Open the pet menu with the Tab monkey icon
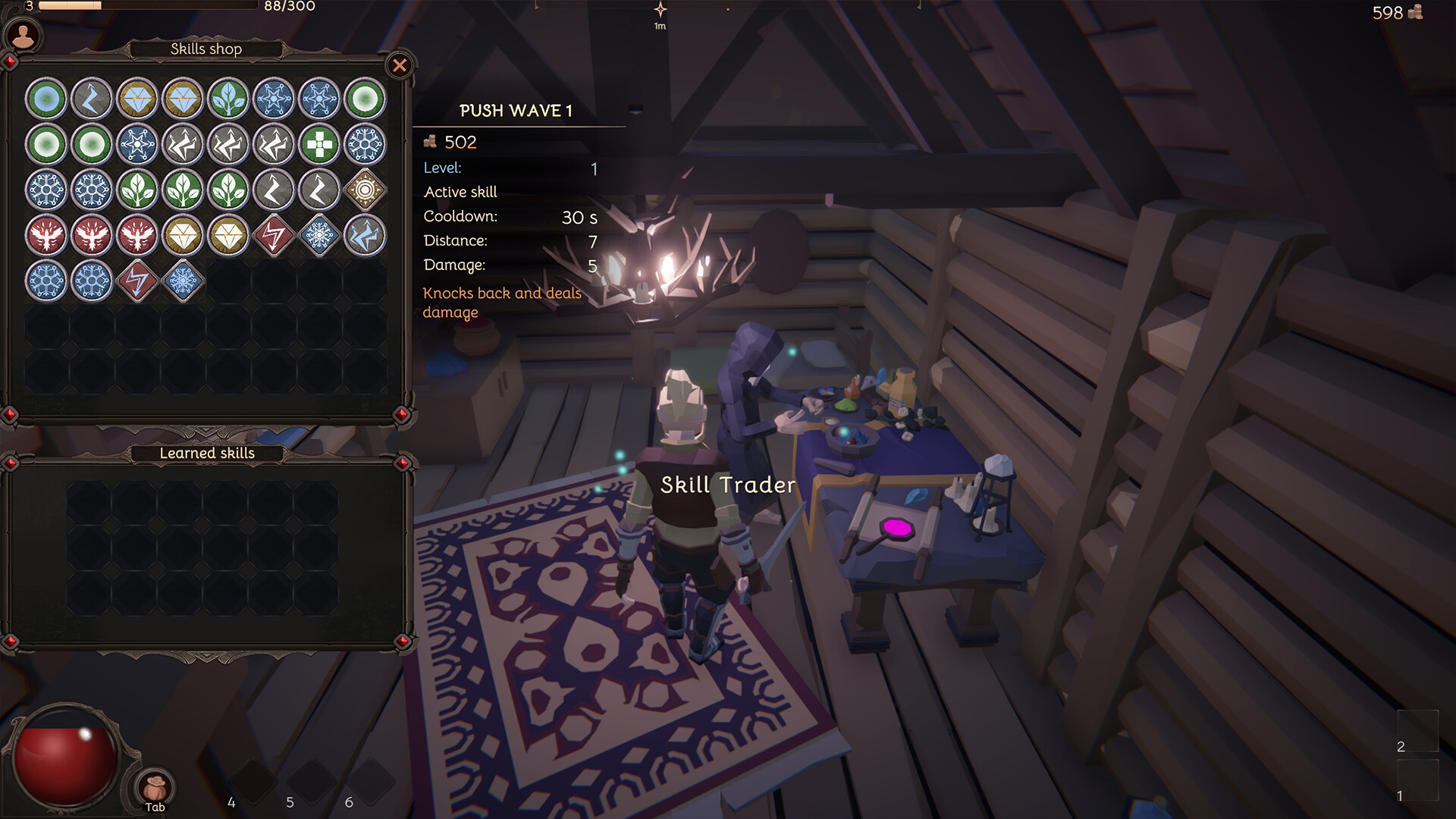This screenshot has height=819, width=1456. coord(154,789)
